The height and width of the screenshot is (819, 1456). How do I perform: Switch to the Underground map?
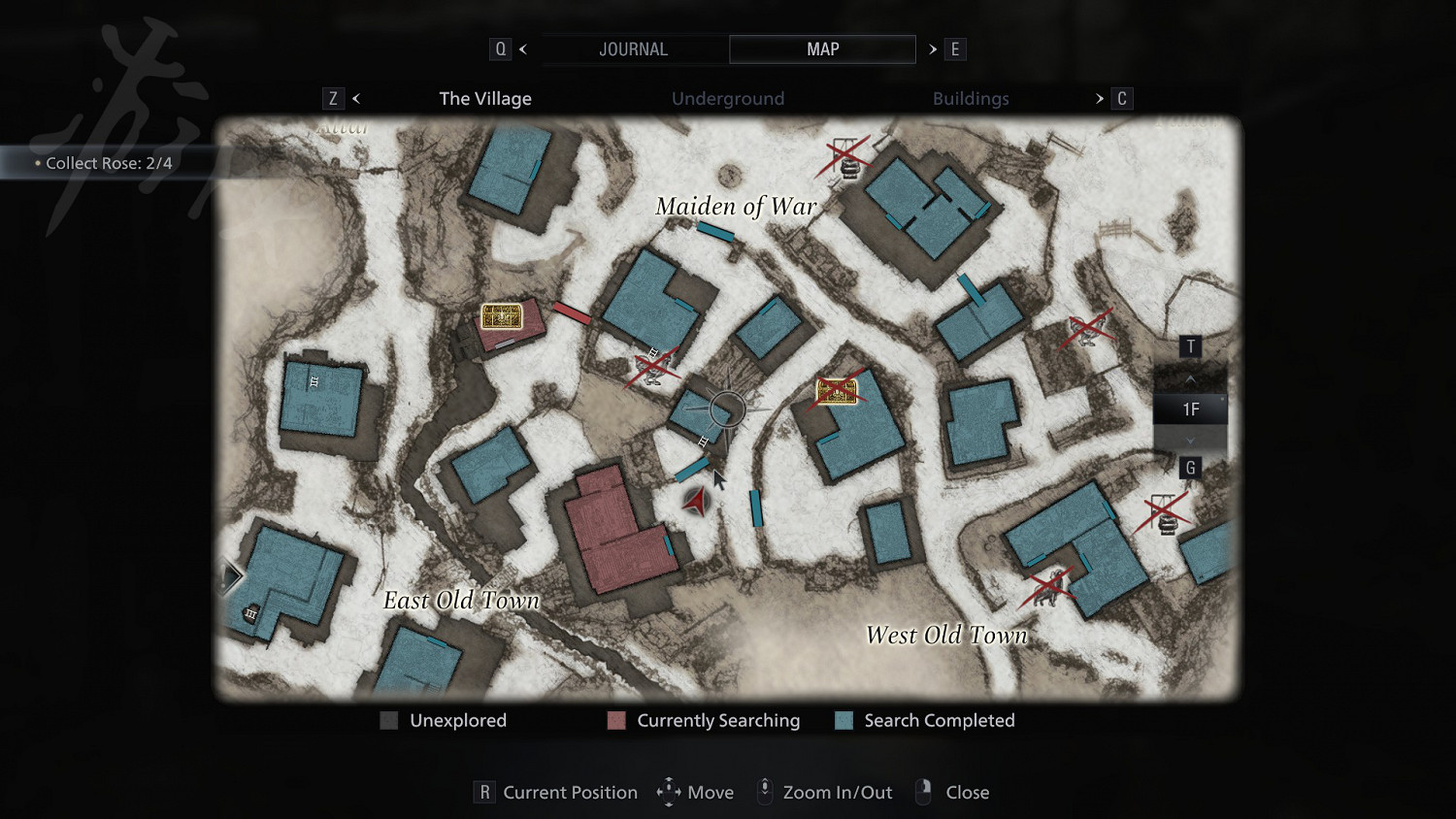click(728, 99)
